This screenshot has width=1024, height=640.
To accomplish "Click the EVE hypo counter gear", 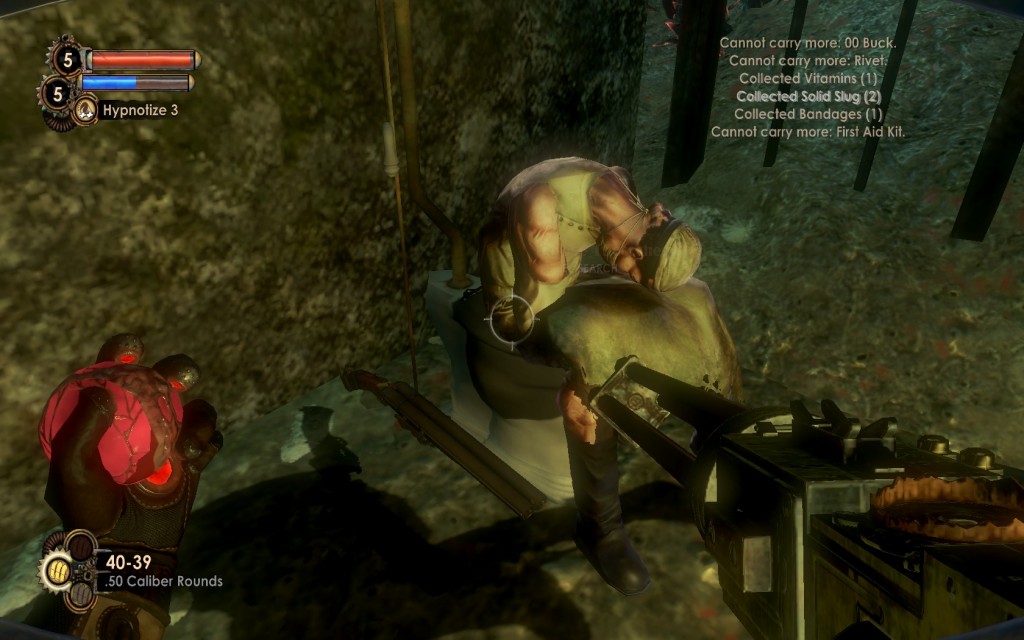I will [x=56, y=94].
